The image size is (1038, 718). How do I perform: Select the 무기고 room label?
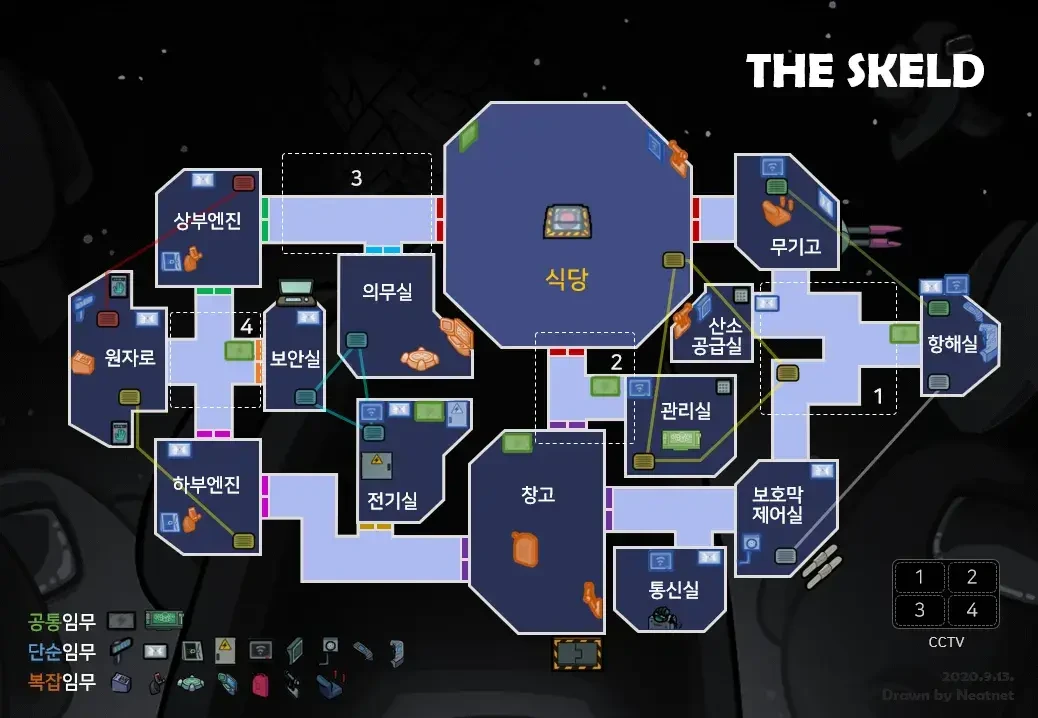coord(796,246)
